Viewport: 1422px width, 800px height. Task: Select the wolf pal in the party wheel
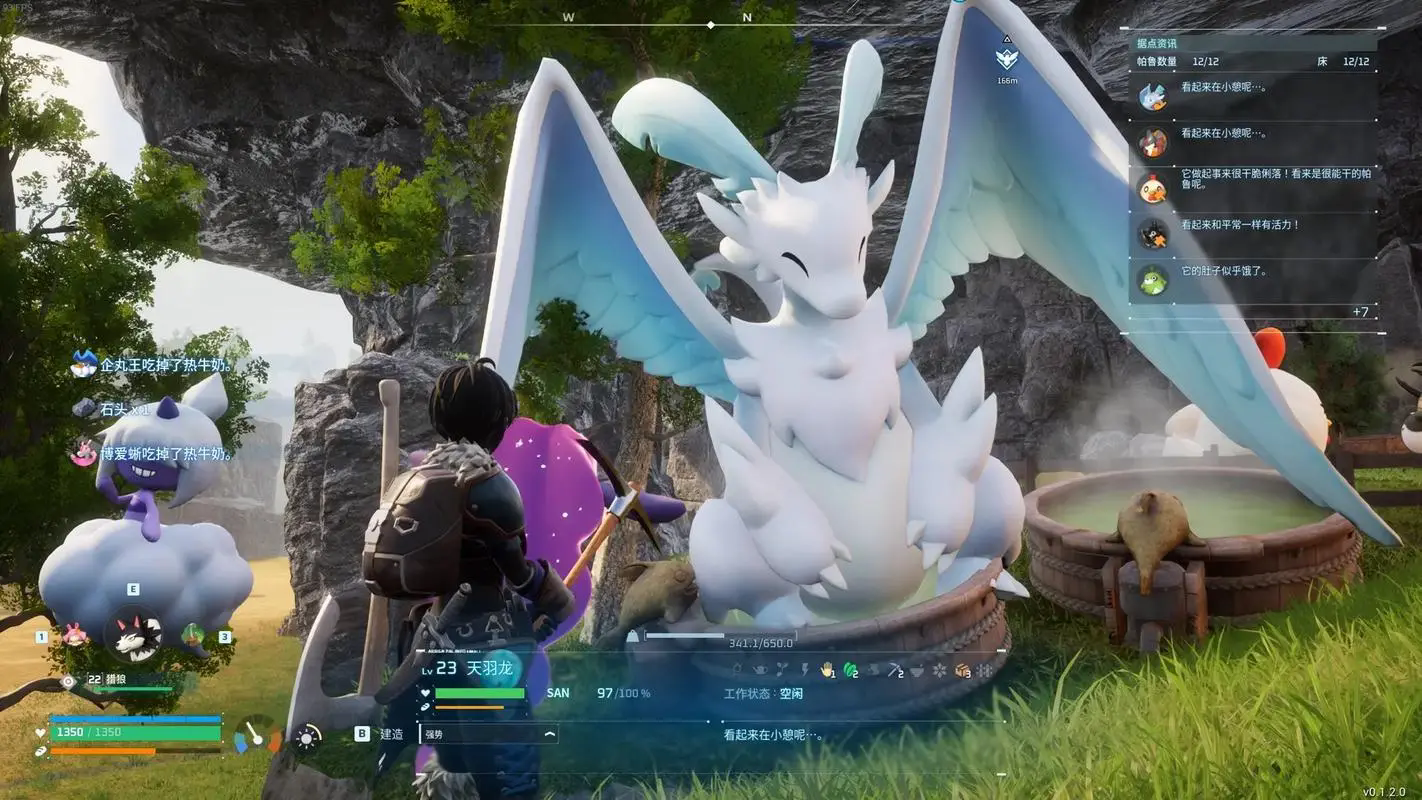(133, 634)
